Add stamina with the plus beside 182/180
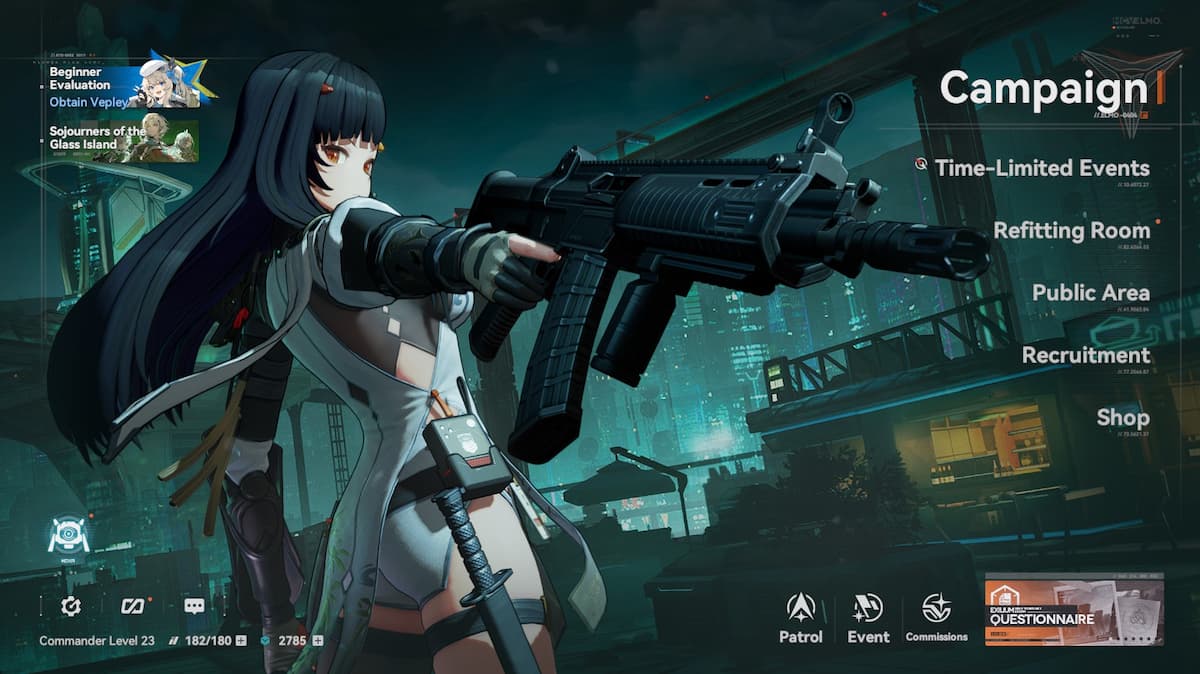 coord(241,640)
